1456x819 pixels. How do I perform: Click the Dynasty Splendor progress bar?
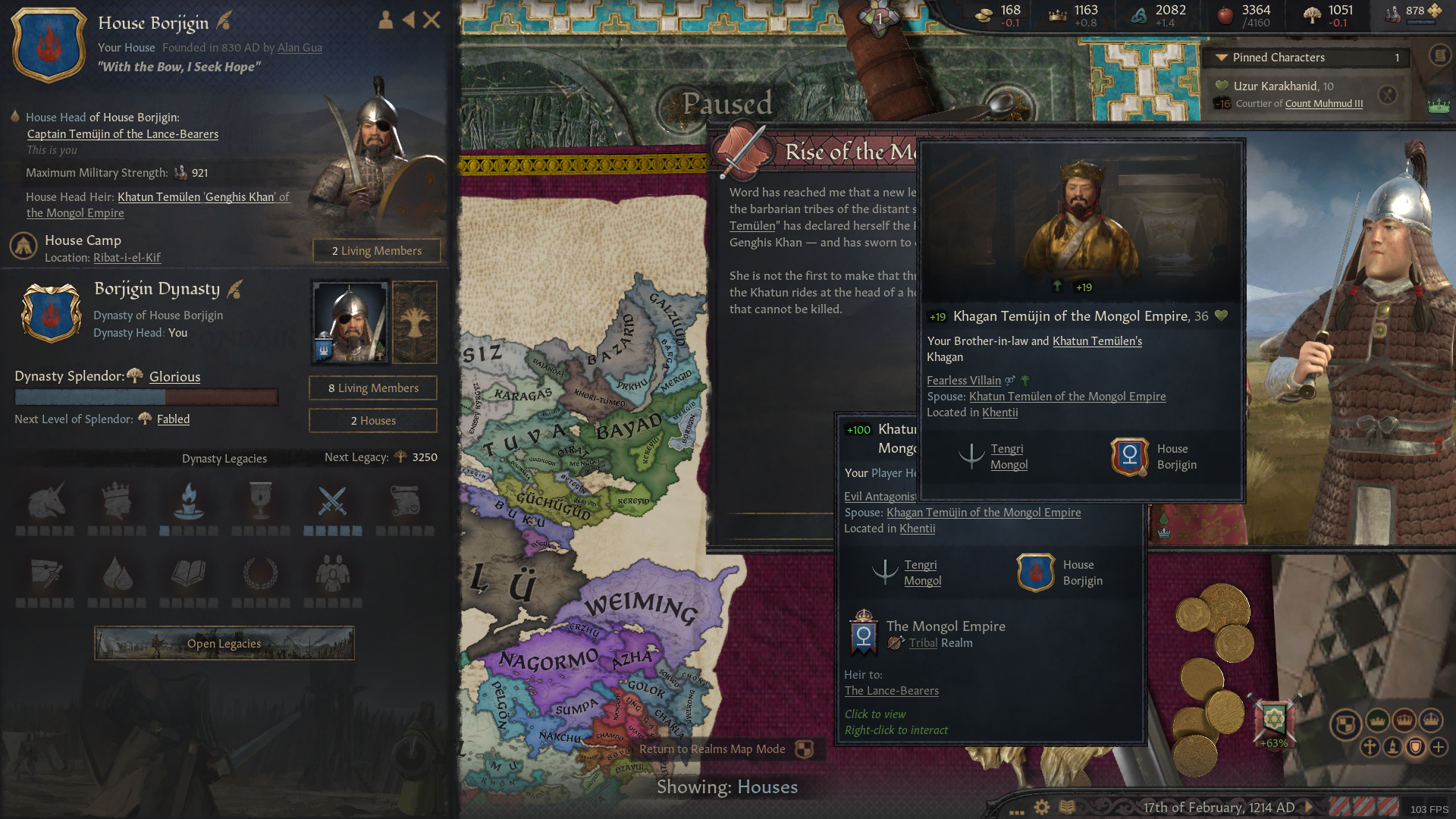coord(146,396)
